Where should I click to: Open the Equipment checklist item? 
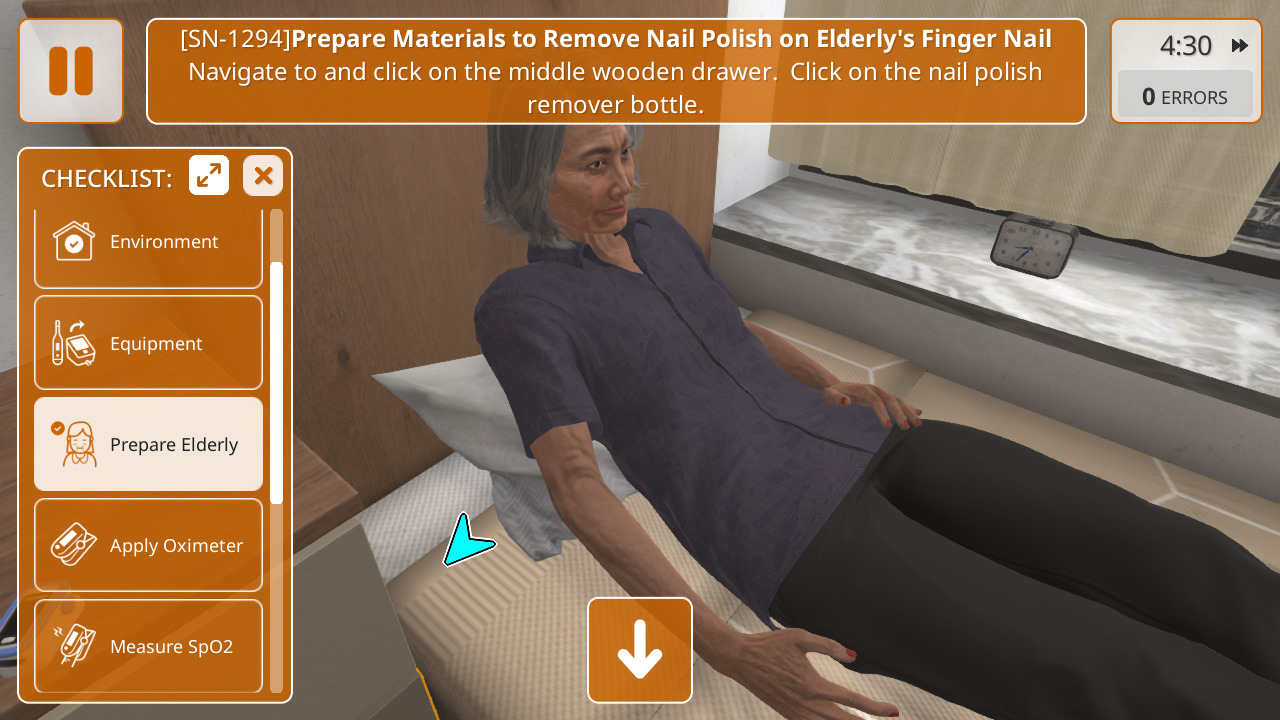(x=148, y=343)
